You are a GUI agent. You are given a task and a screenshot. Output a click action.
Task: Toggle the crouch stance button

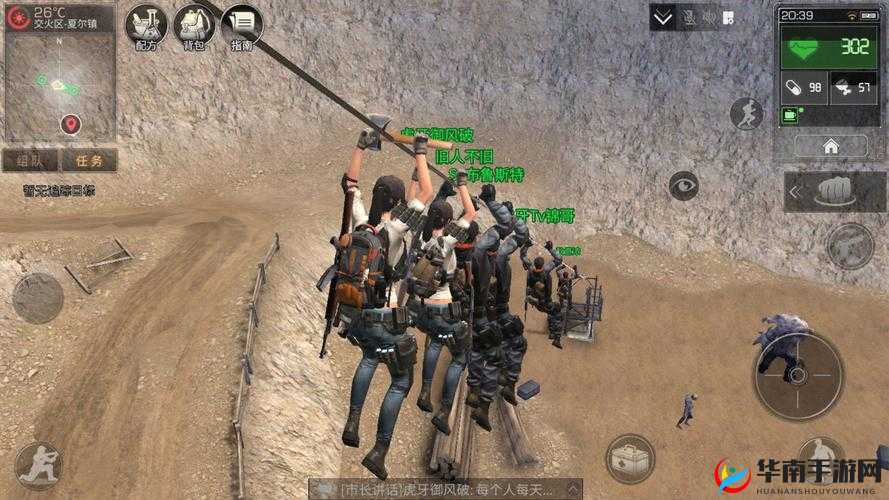[39, 465]
